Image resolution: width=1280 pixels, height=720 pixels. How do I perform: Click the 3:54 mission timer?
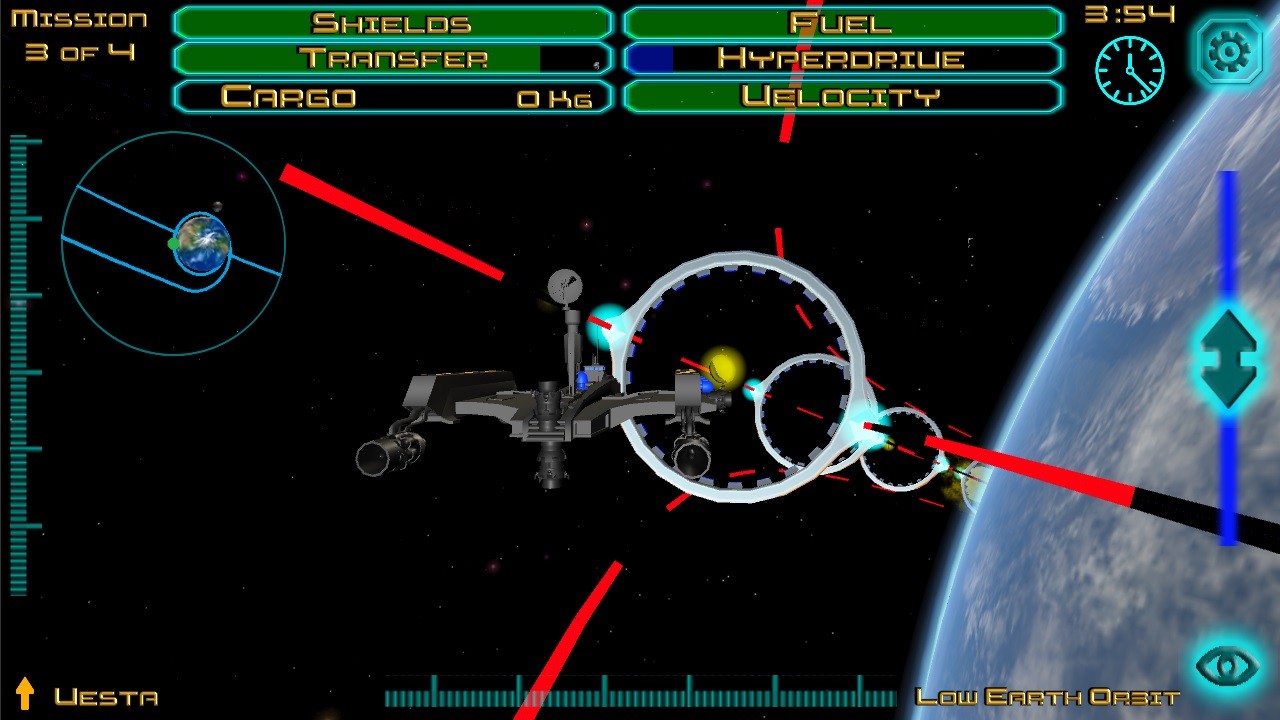pos(1131,16)
